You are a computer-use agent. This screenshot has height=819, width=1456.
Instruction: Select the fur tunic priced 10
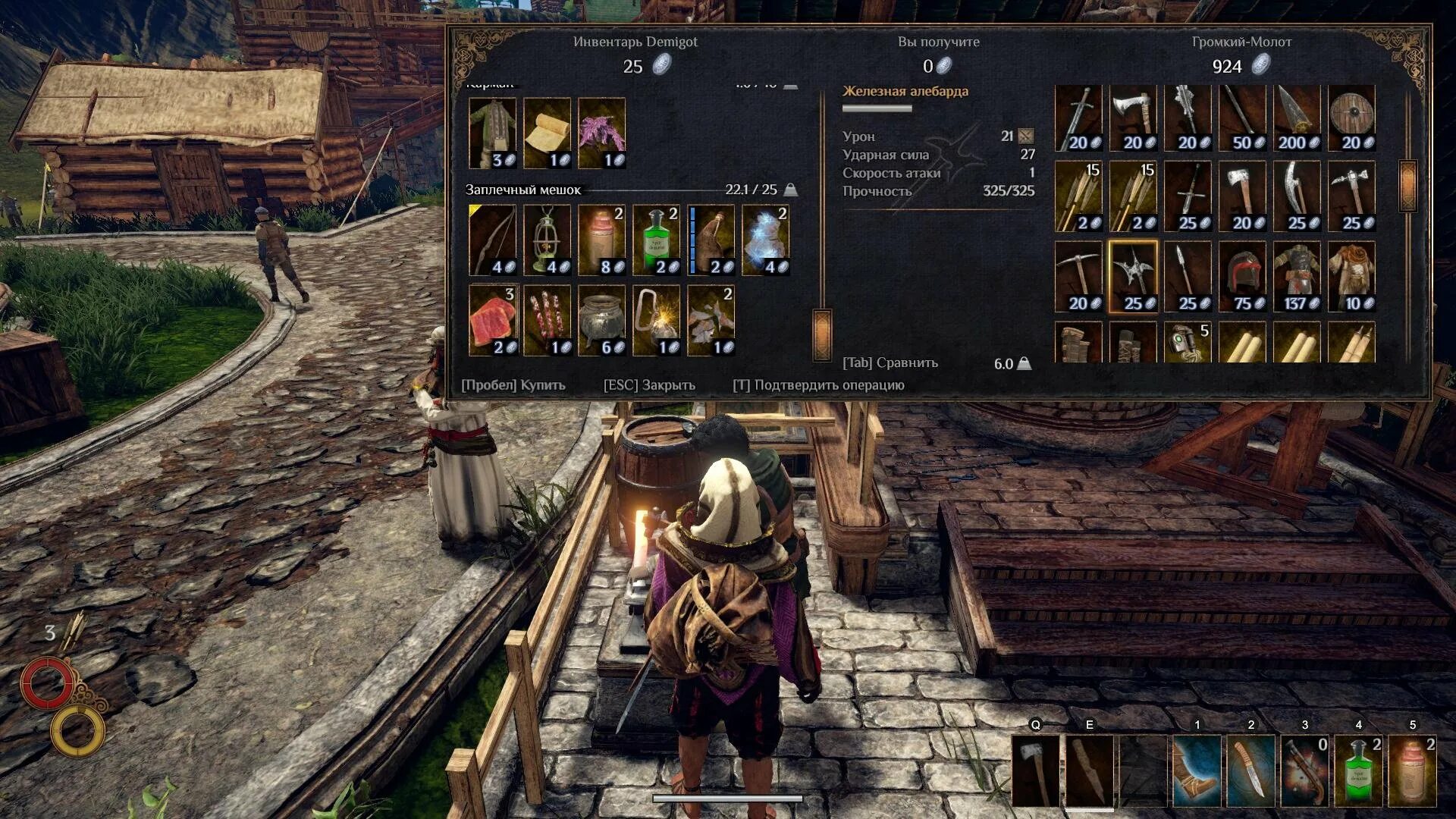pos(1351,278)
